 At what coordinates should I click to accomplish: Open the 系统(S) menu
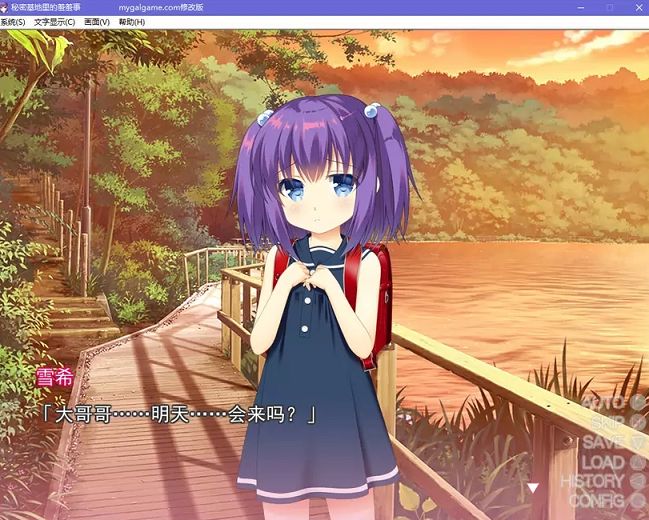click(x=13, y=22)
